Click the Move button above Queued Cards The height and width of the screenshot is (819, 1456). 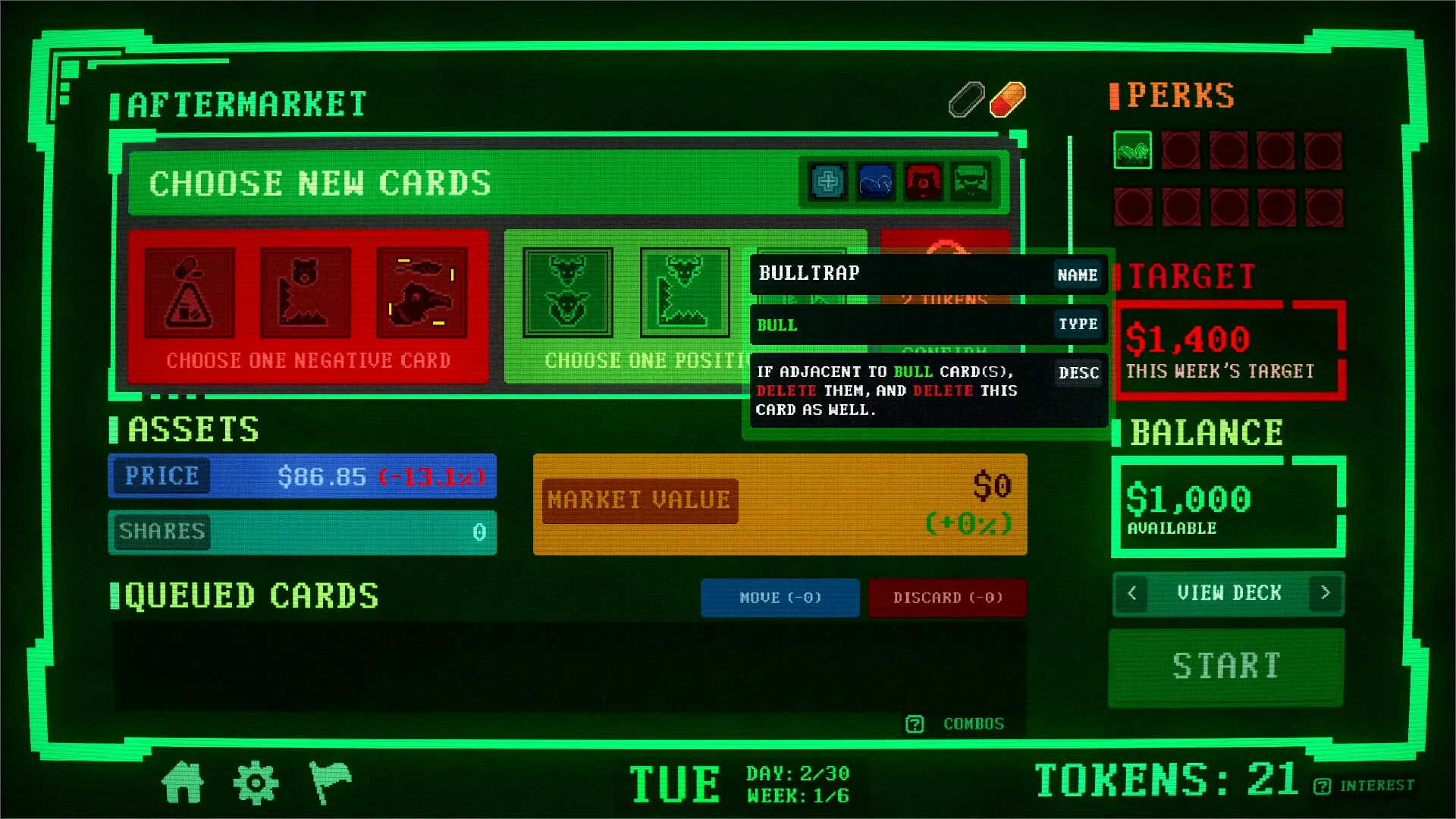click(x=780, y=598)
